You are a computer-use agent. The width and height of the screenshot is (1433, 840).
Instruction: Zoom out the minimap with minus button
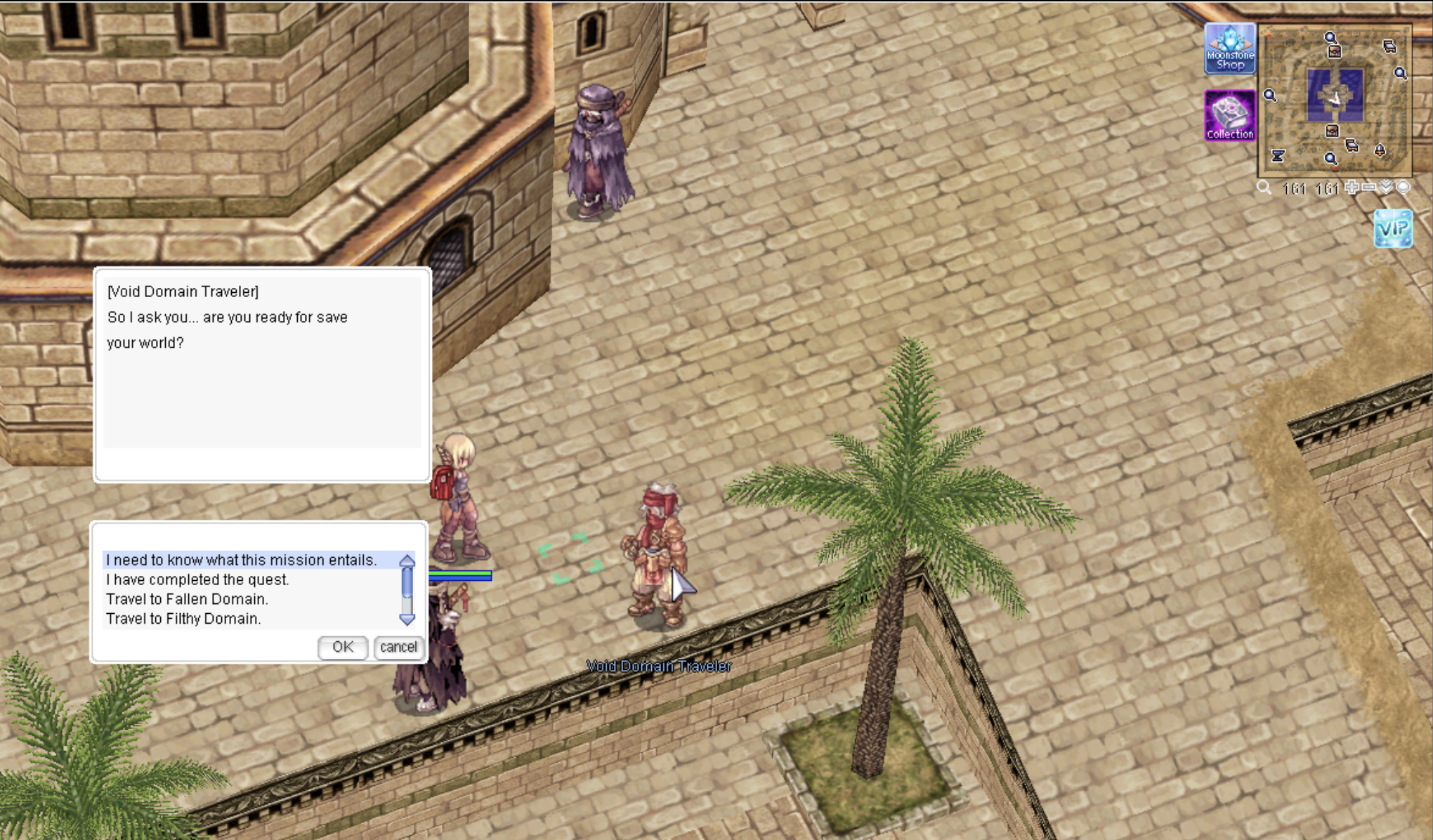pyautogui.click(x=1368, y=188)
